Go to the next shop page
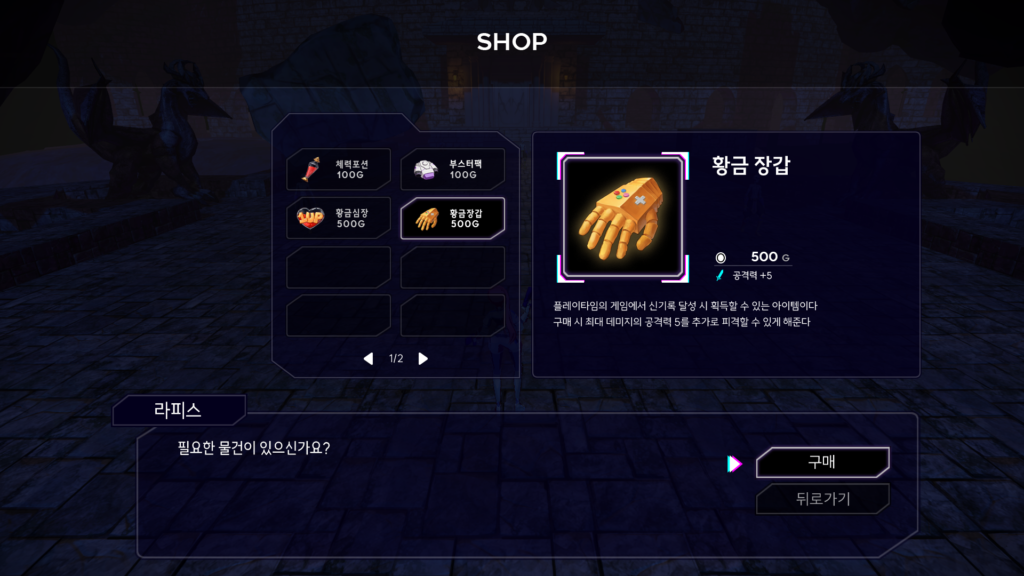 tap(423, 358)
